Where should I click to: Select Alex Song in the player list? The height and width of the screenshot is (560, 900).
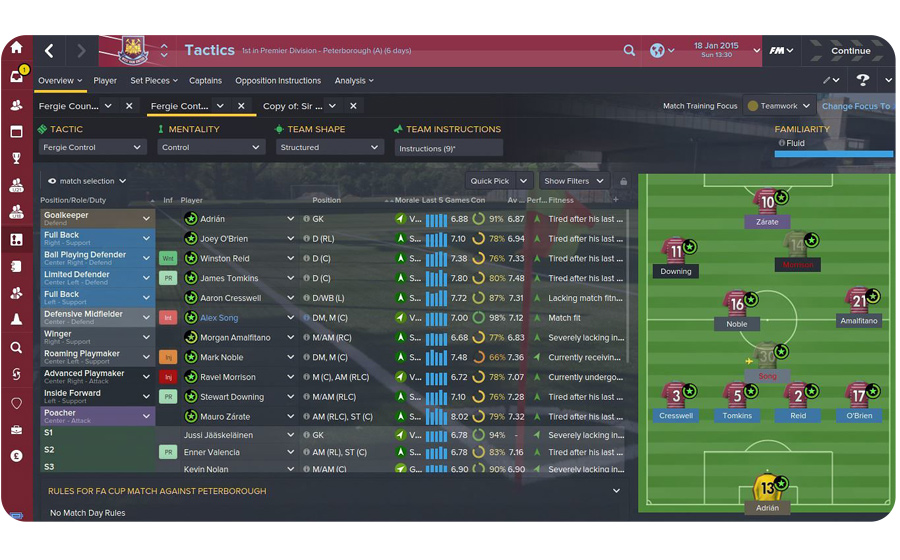coord(219,318)
